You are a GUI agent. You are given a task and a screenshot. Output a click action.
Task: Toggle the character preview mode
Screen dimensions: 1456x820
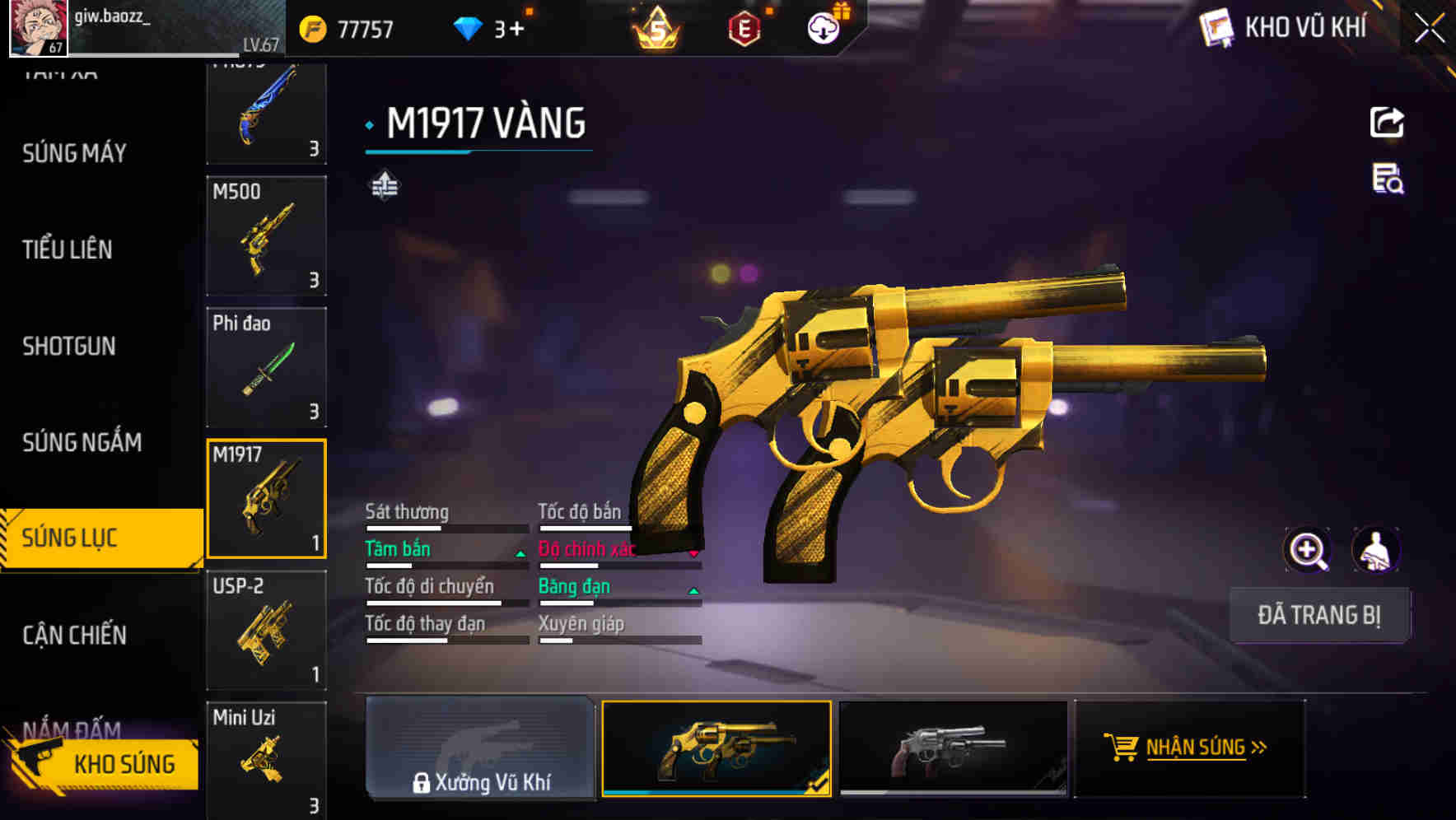1377,549
